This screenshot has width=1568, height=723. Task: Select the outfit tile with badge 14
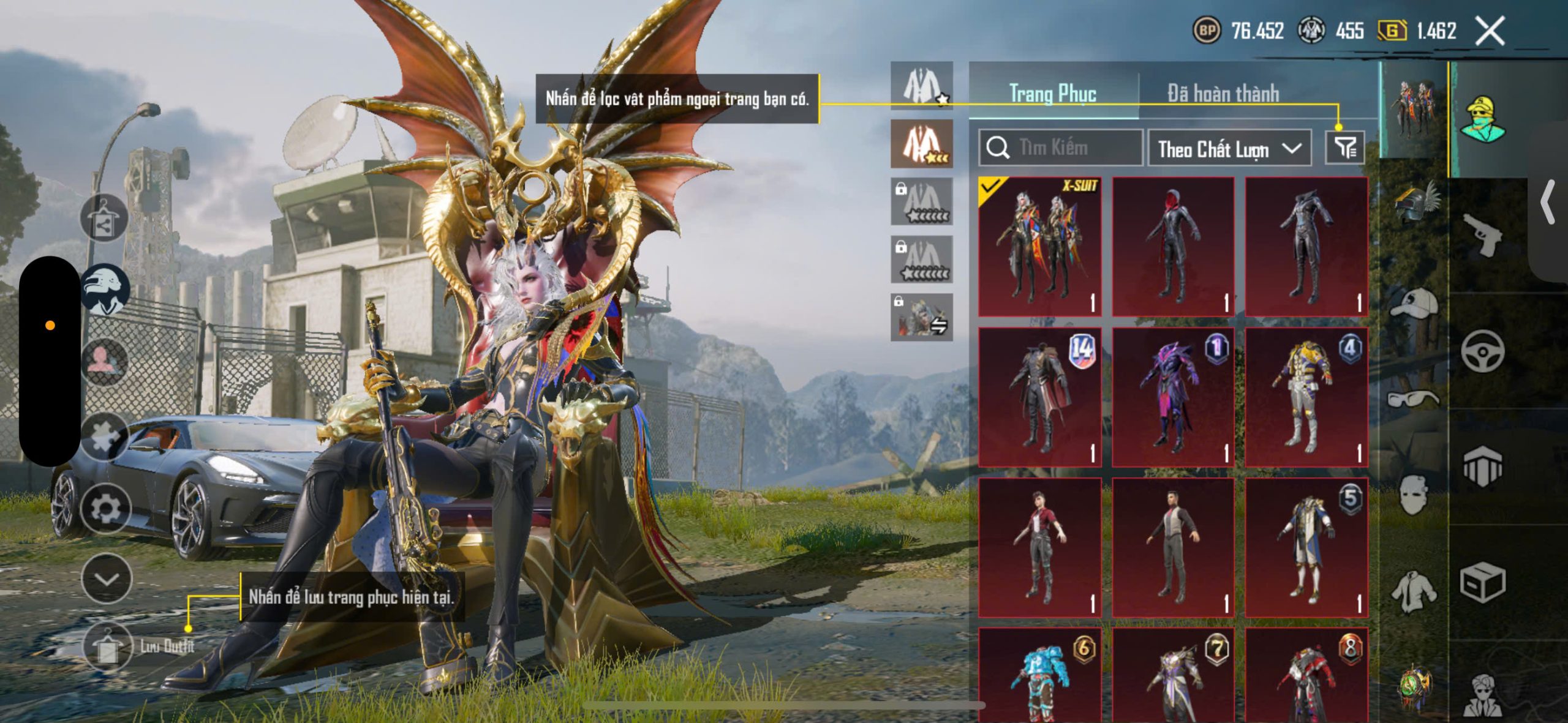[x=1039, y=397]
